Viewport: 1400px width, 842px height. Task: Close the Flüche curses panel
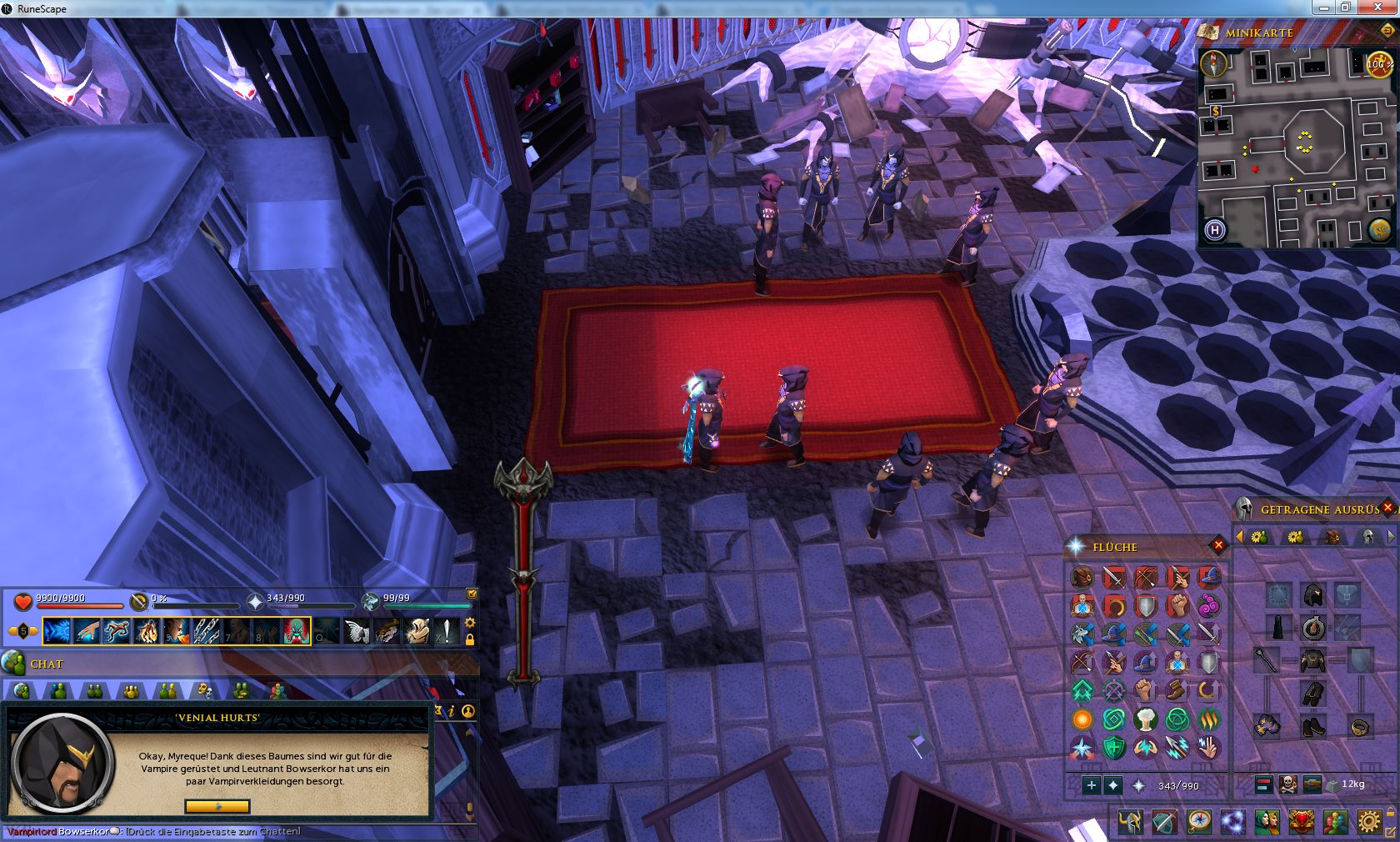pyautogui.click(x=1218, y=545)
